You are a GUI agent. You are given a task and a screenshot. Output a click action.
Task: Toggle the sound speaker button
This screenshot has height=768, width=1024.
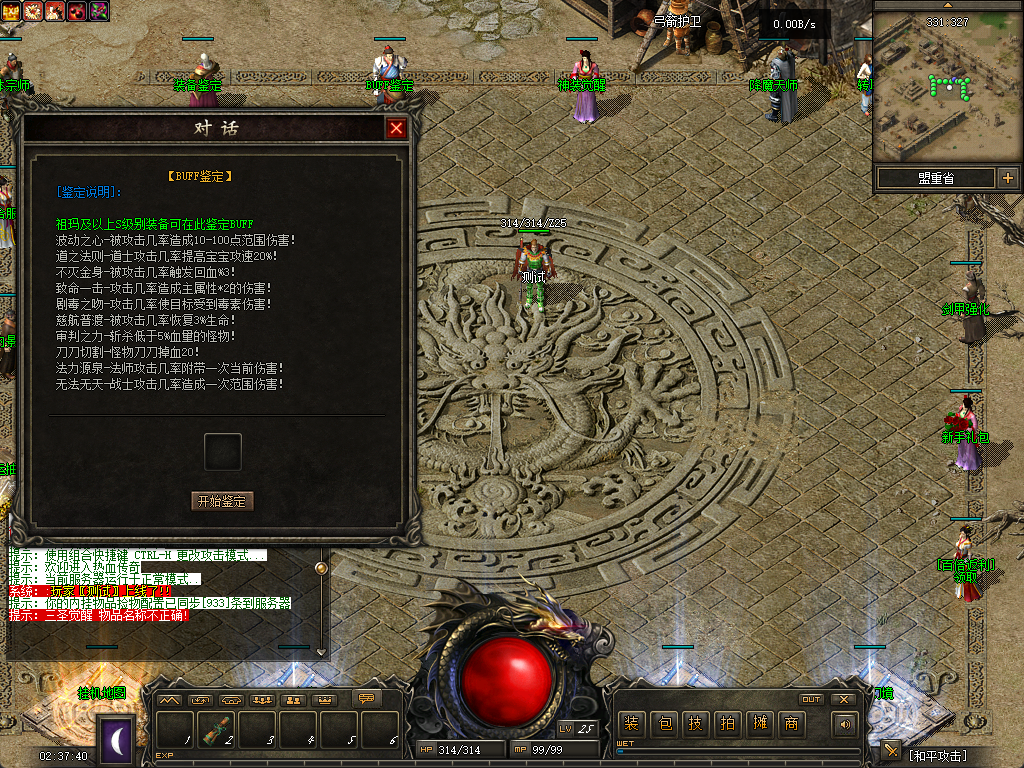click(846, 723)
